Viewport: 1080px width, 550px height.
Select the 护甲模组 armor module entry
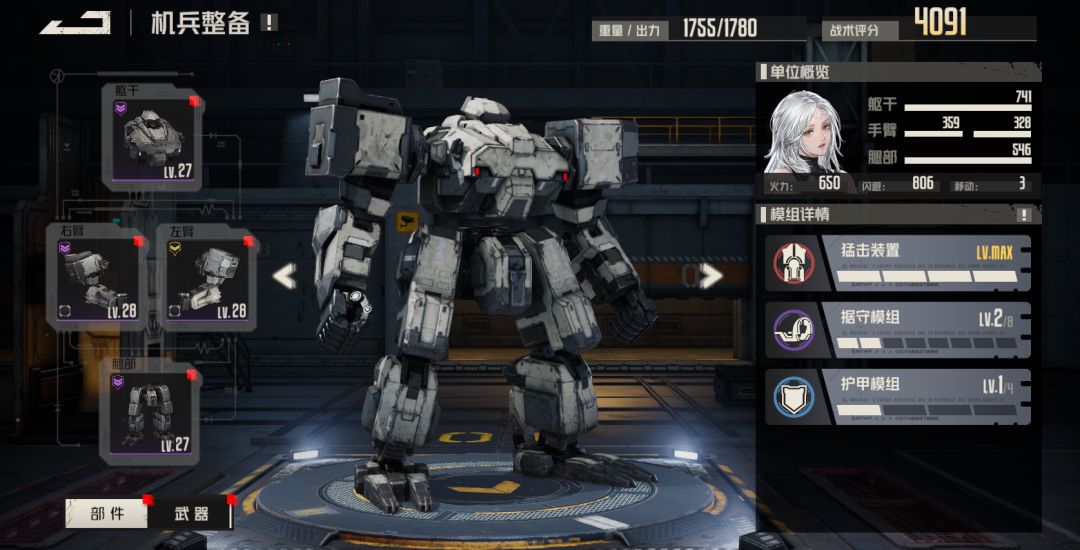coord(898,396)
